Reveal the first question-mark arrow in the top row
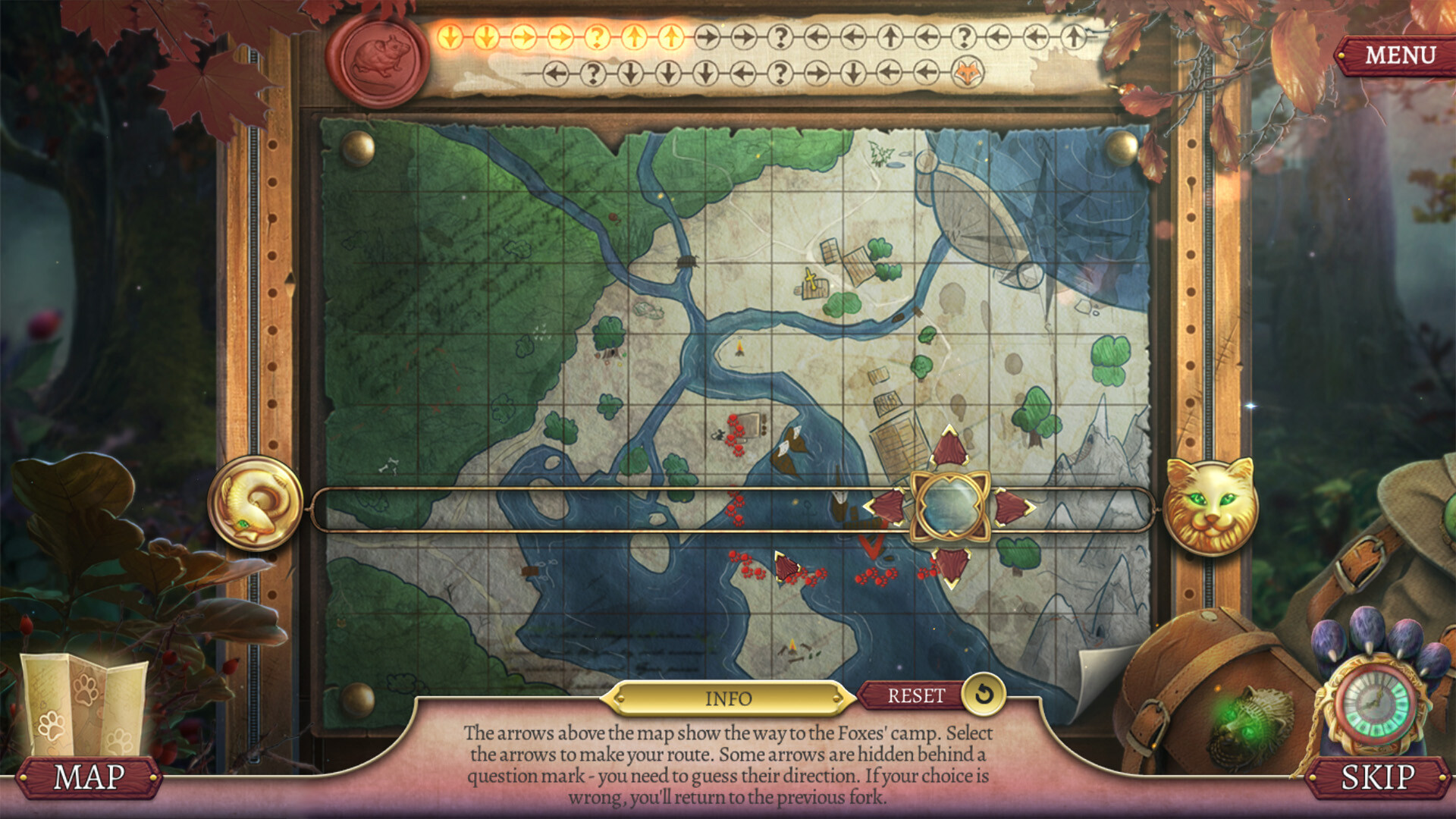 pos(597,36)
